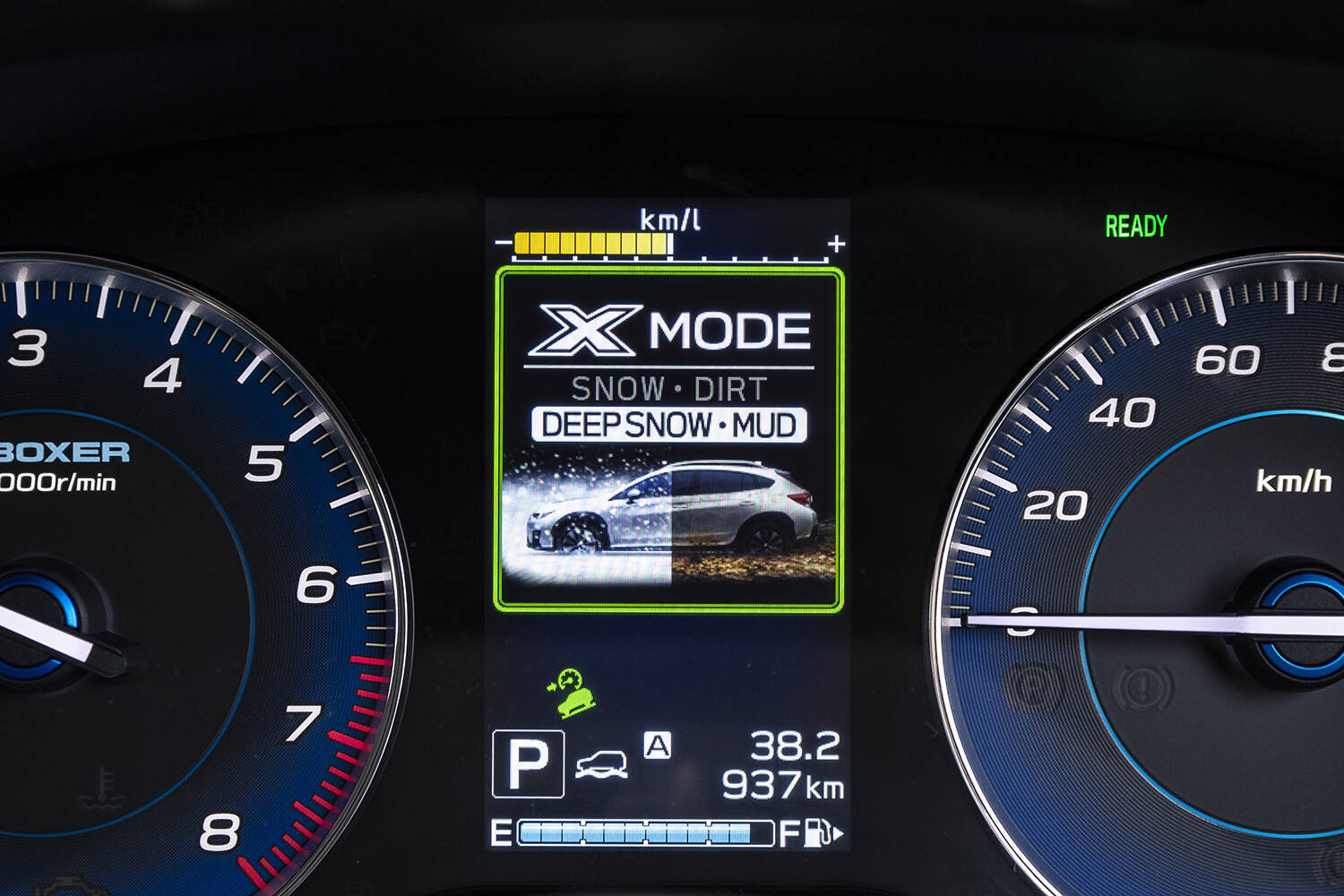Select the SNOW · DIRT mode option
This screenshot has width=1344, height=896.
pyautogui.click(x=668, y=389)
